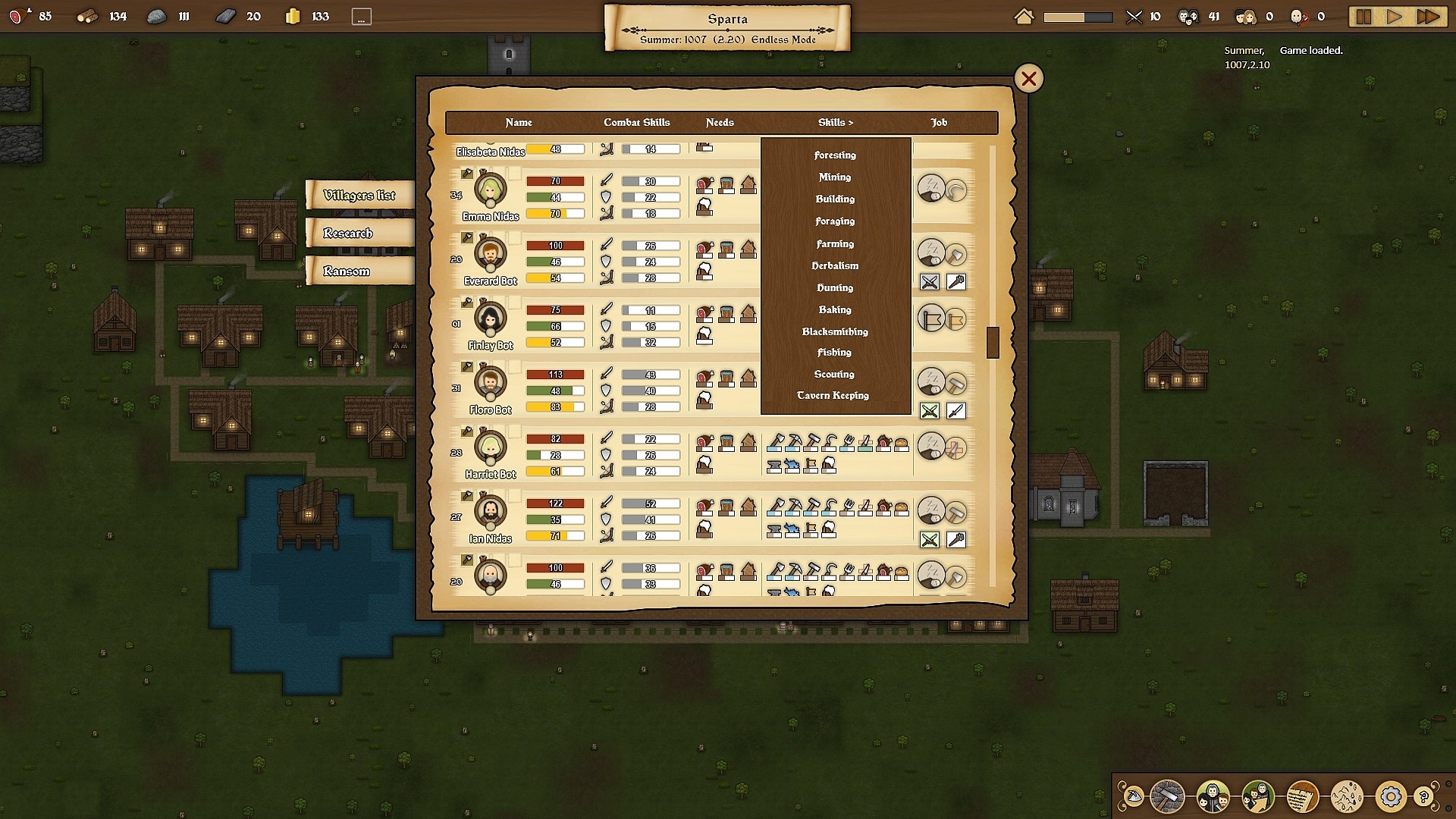The width and height of the screenshot is (1456, 819).
Task: Open the Ransom tab
Action: pos(347,271)
